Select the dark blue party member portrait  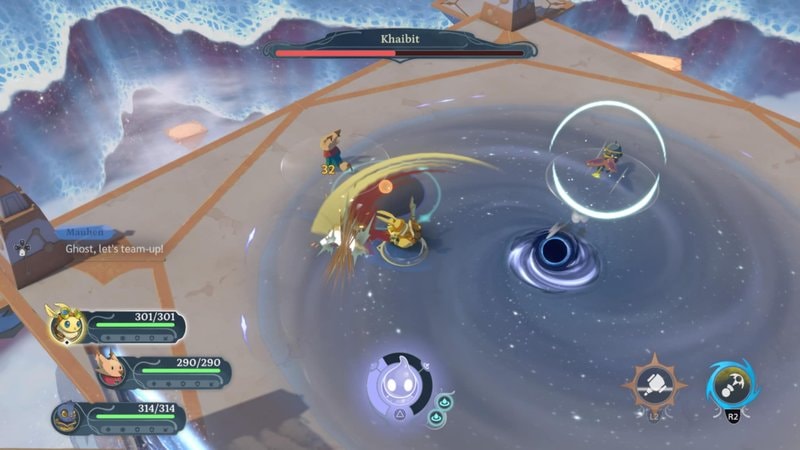[x=68, y=416]
